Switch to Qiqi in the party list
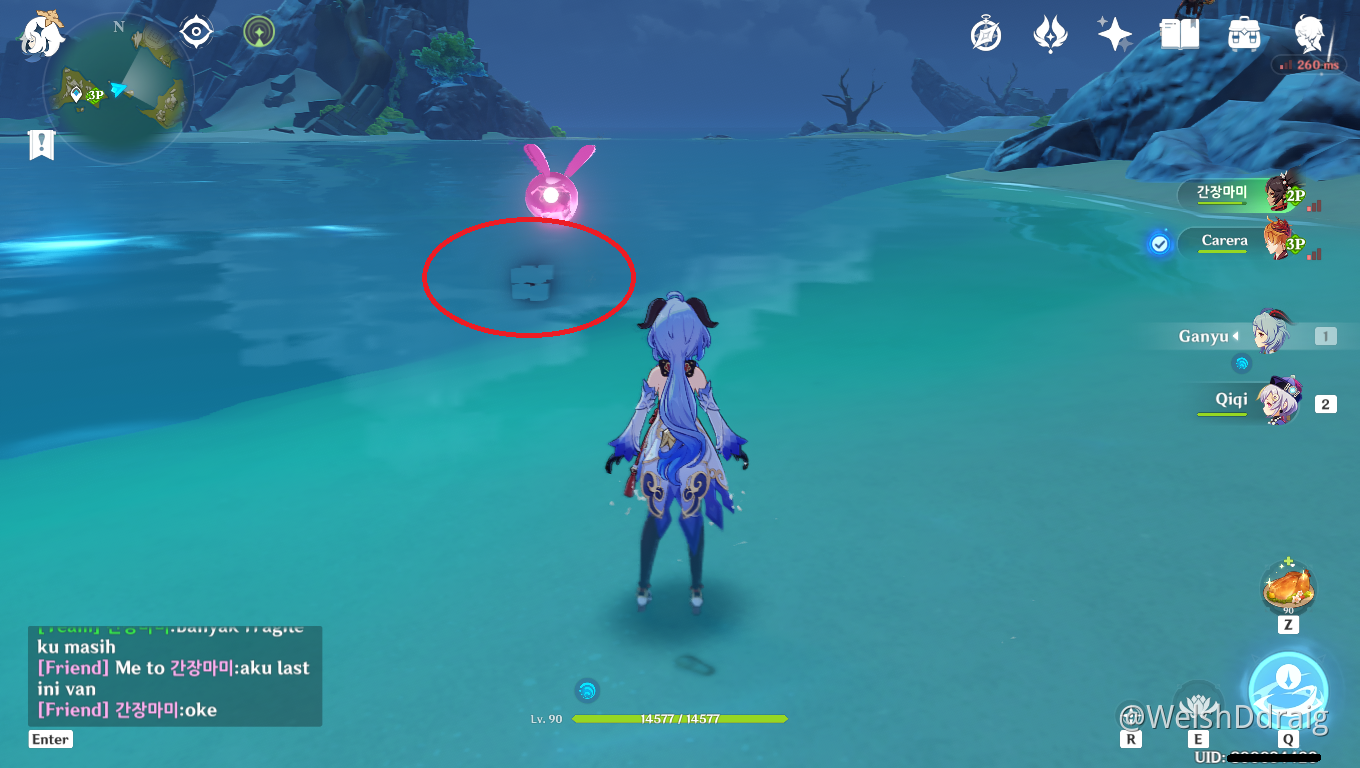The width and height of the screenshot is (1360, 768). pyautogui.click(x=1258, y=402)
